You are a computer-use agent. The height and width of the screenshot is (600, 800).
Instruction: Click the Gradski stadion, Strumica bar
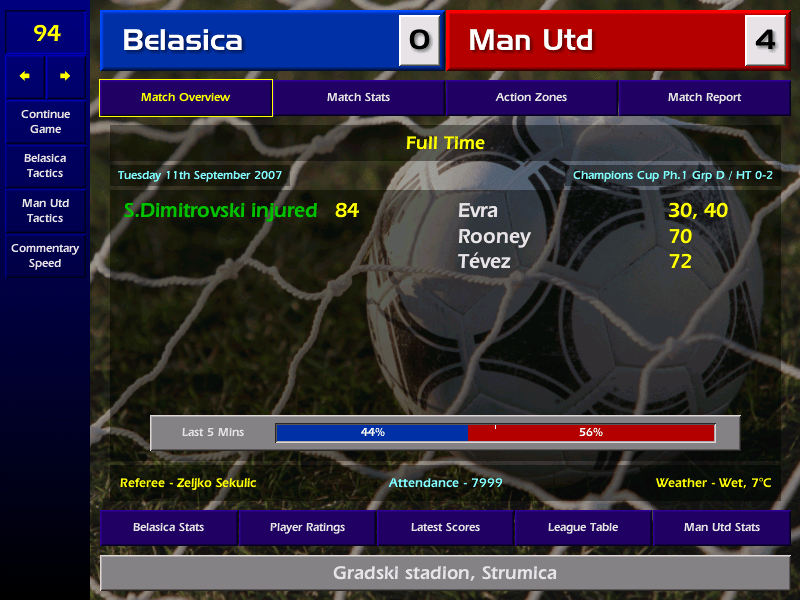pos(444,573)
